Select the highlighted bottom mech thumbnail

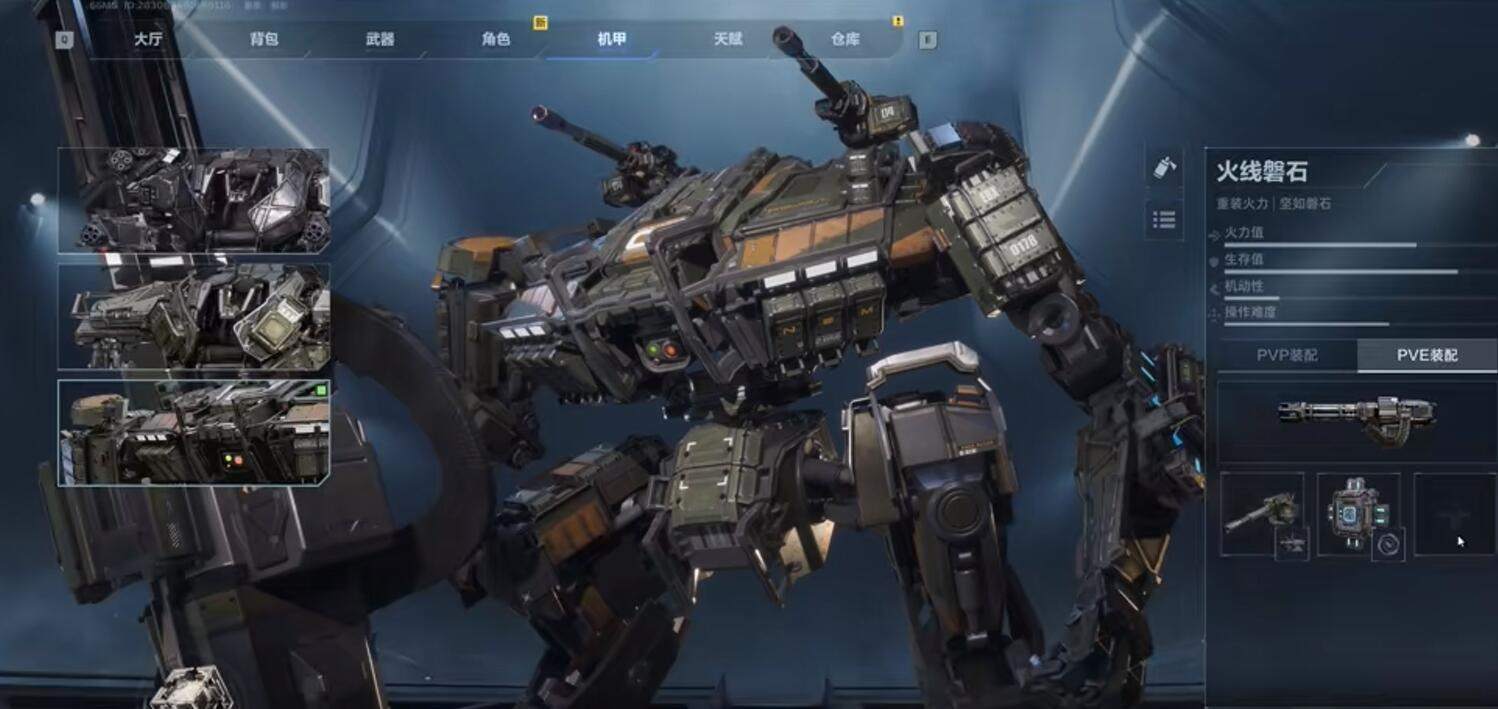194,432
